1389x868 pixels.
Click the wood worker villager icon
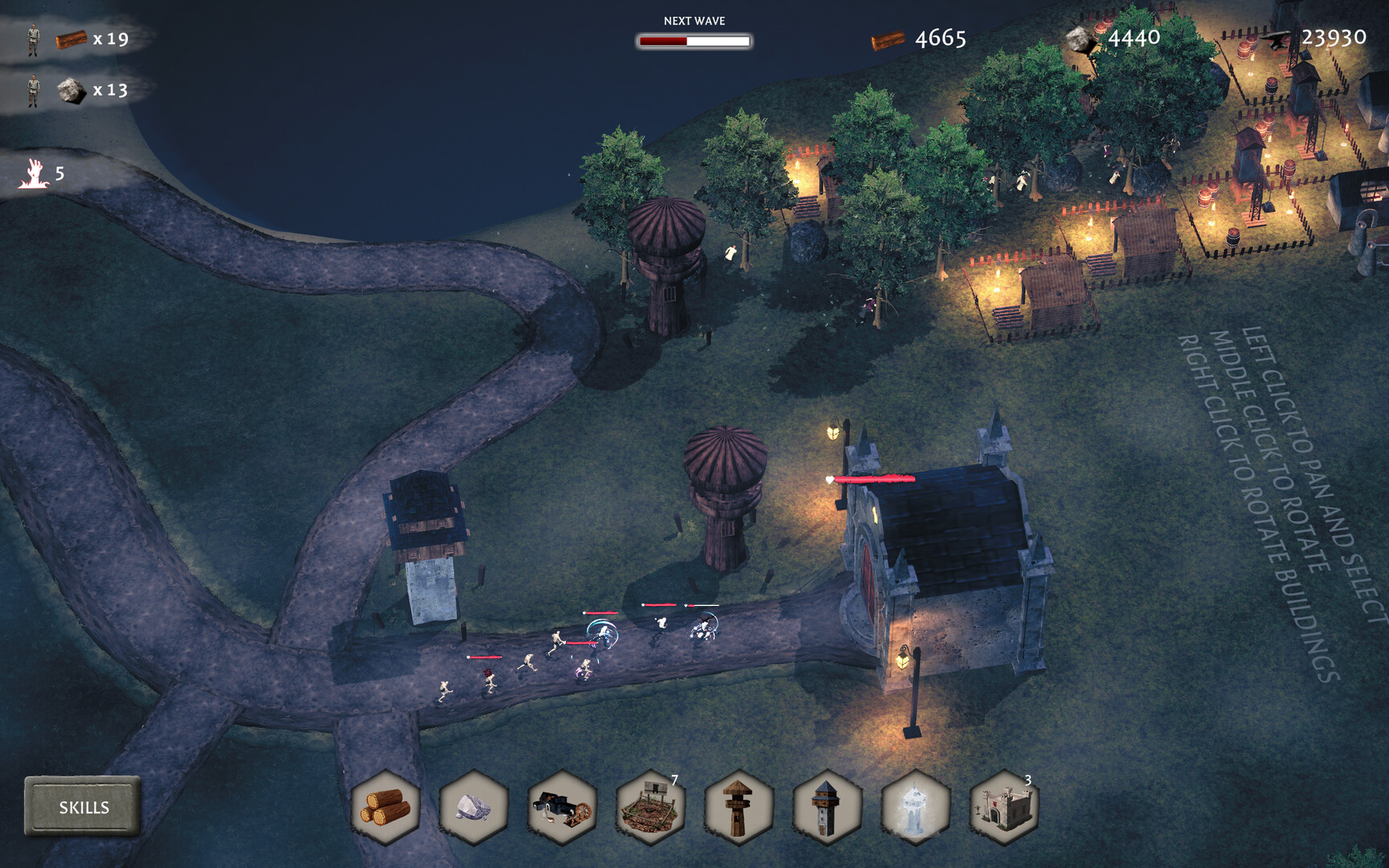click(33, 39)
